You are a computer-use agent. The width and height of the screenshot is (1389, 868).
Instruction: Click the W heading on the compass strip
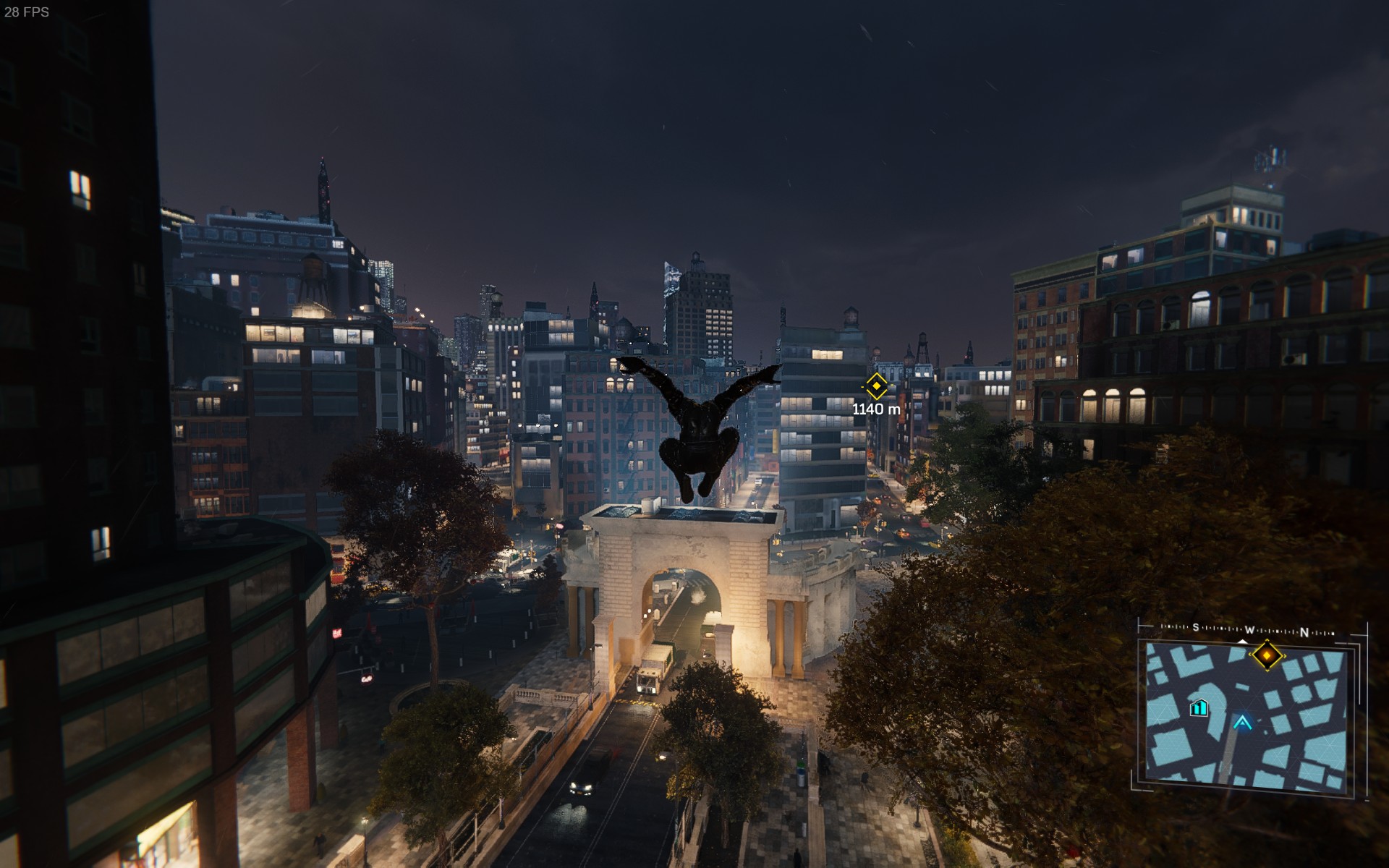click(x=1250, y=630)
